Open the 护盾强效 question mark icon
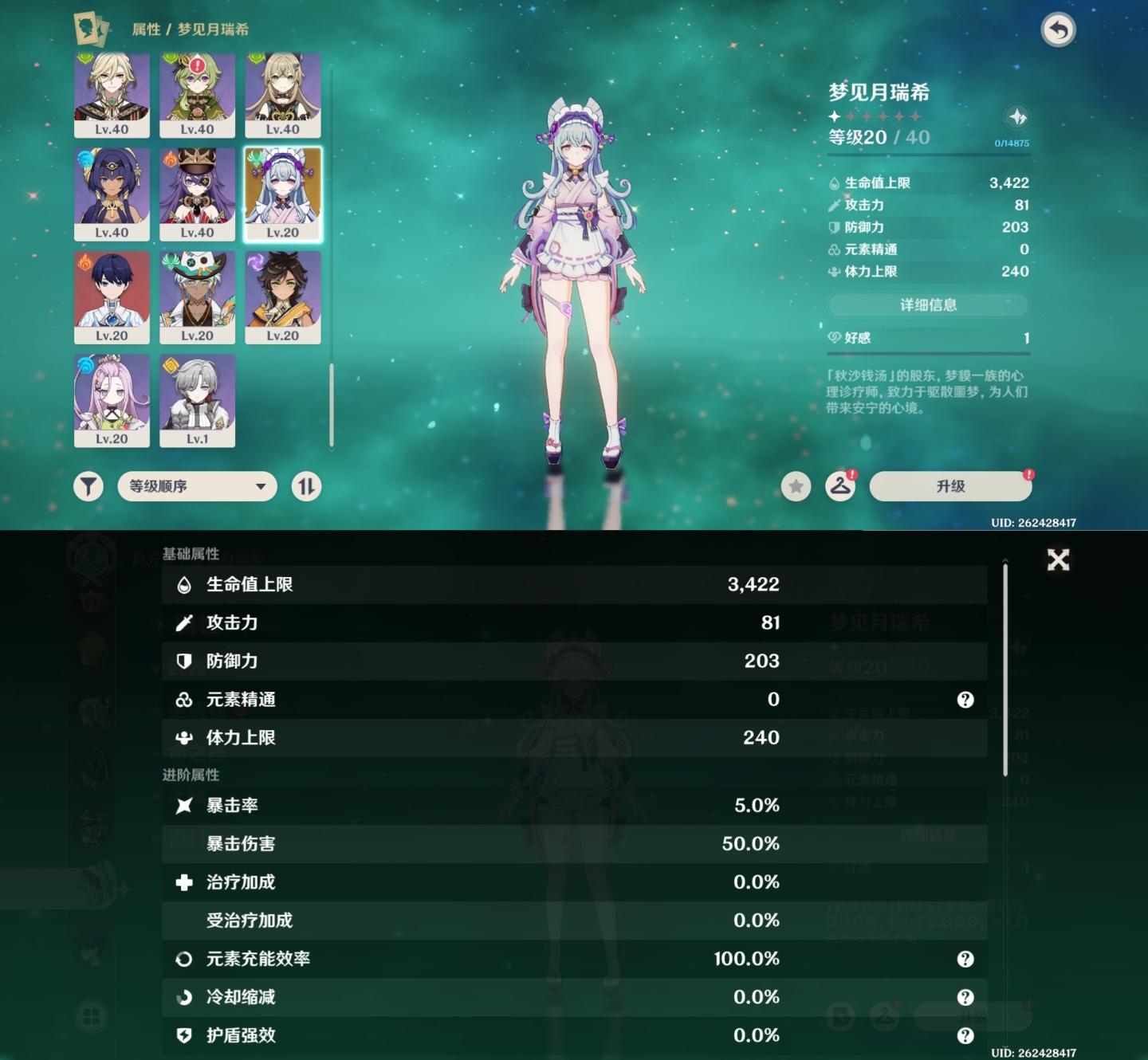 pyautogui.click(x=965, y=1035)
